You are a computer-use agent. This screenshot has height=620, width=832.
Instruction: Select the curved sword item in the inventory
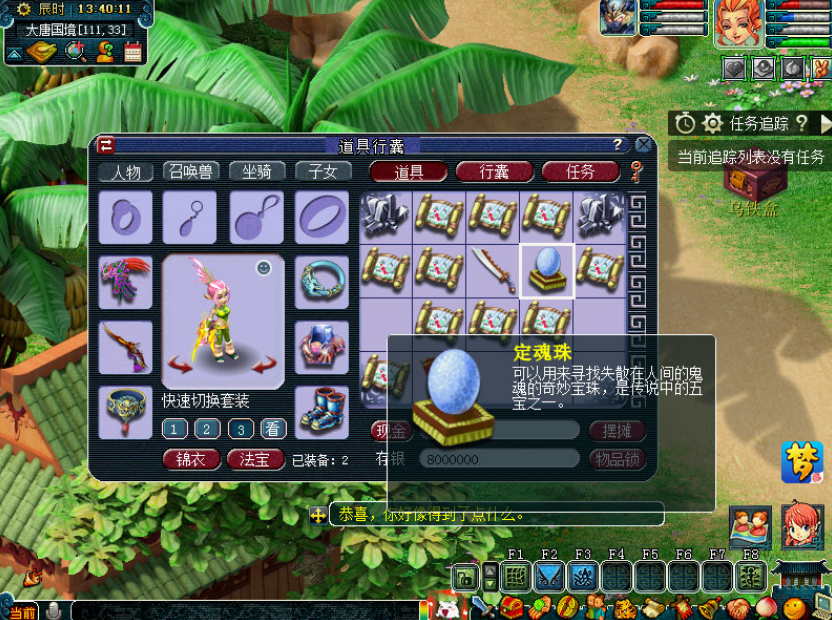(493, 270)
